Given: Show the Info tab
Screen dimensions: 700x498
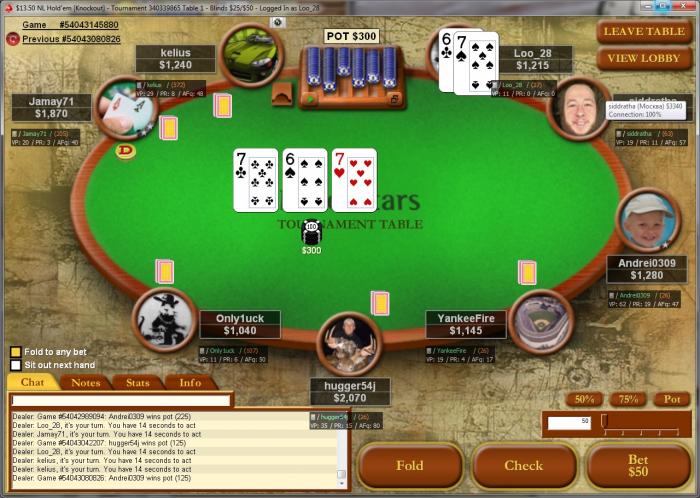Looking at the screenshot, I should coord(190,382).
